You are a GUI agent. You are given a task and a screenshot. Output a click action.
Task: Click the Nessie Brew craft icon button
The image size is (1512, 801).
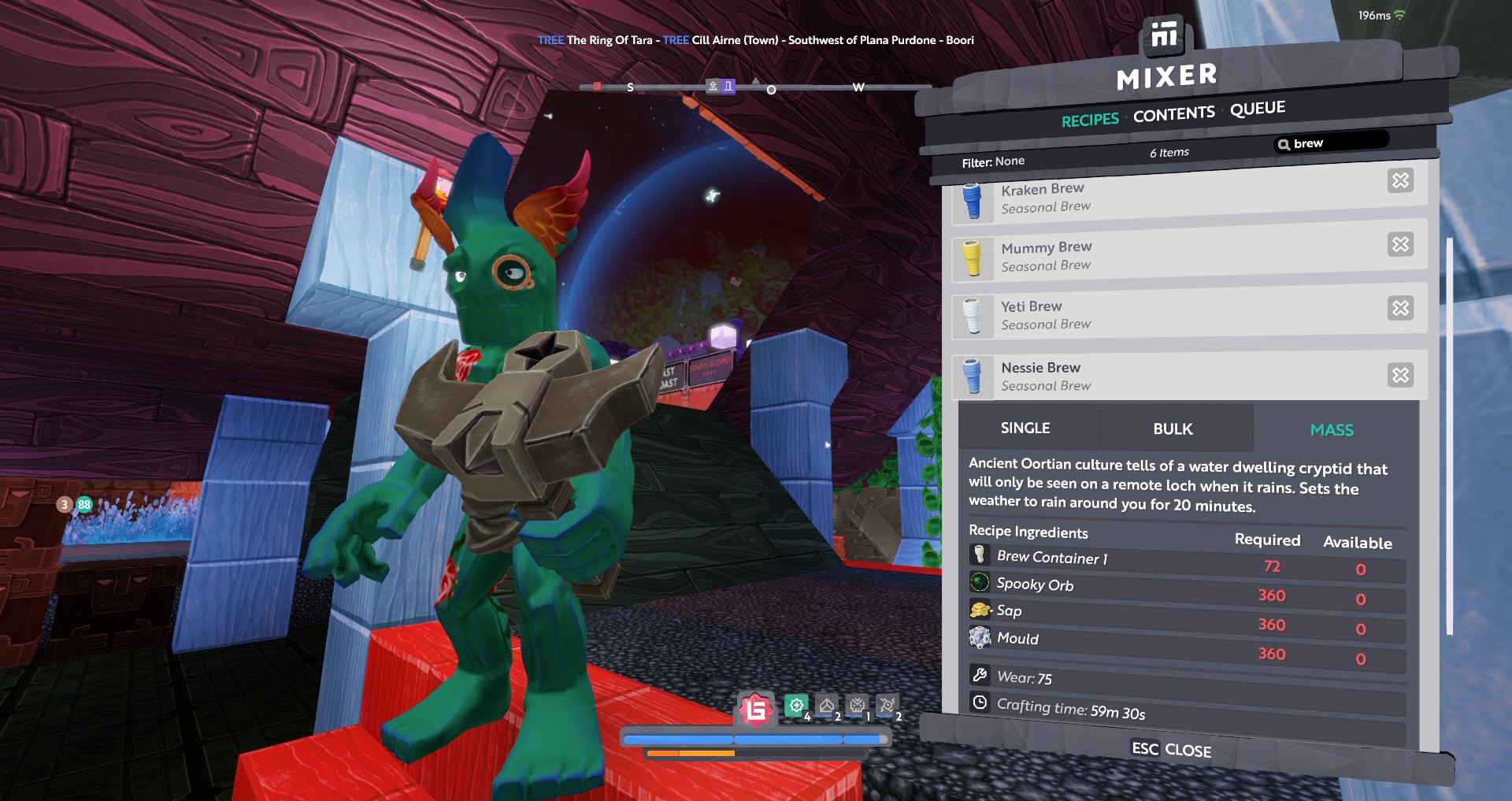1400,375
